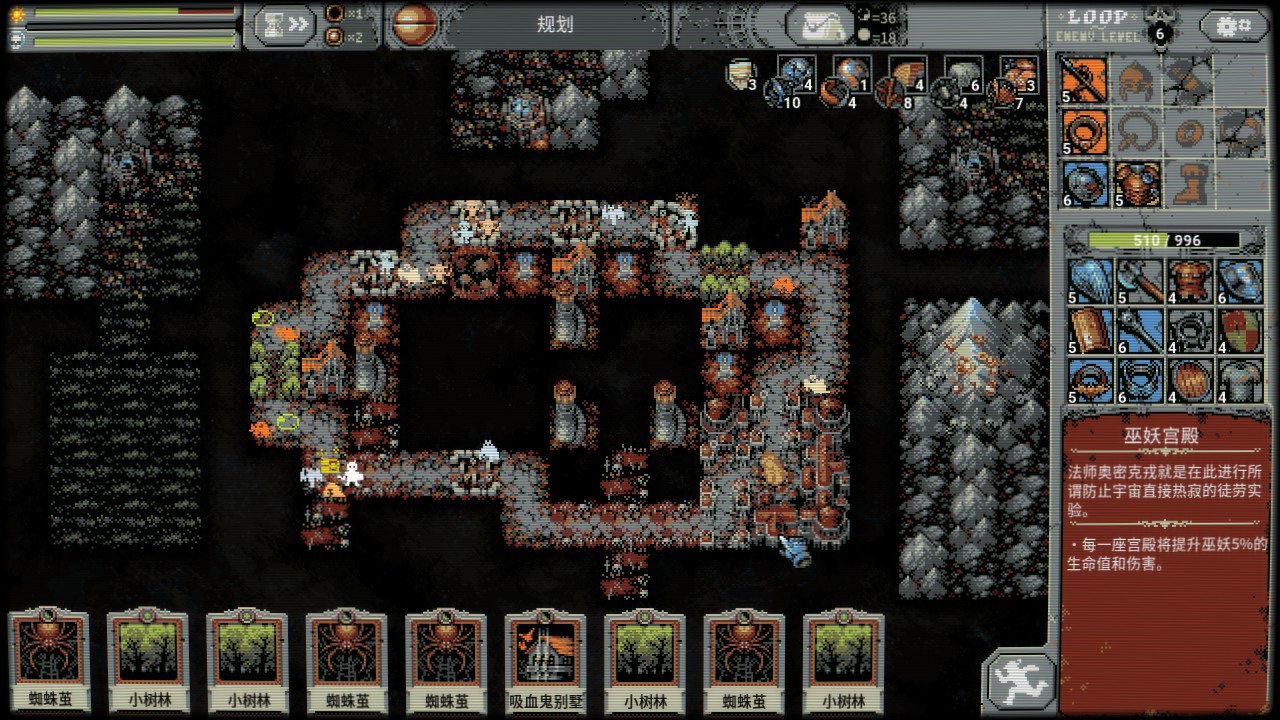Select the equipped chest armor slot
This screenshot has height=720, width=1280.
tap(1137, 184)
